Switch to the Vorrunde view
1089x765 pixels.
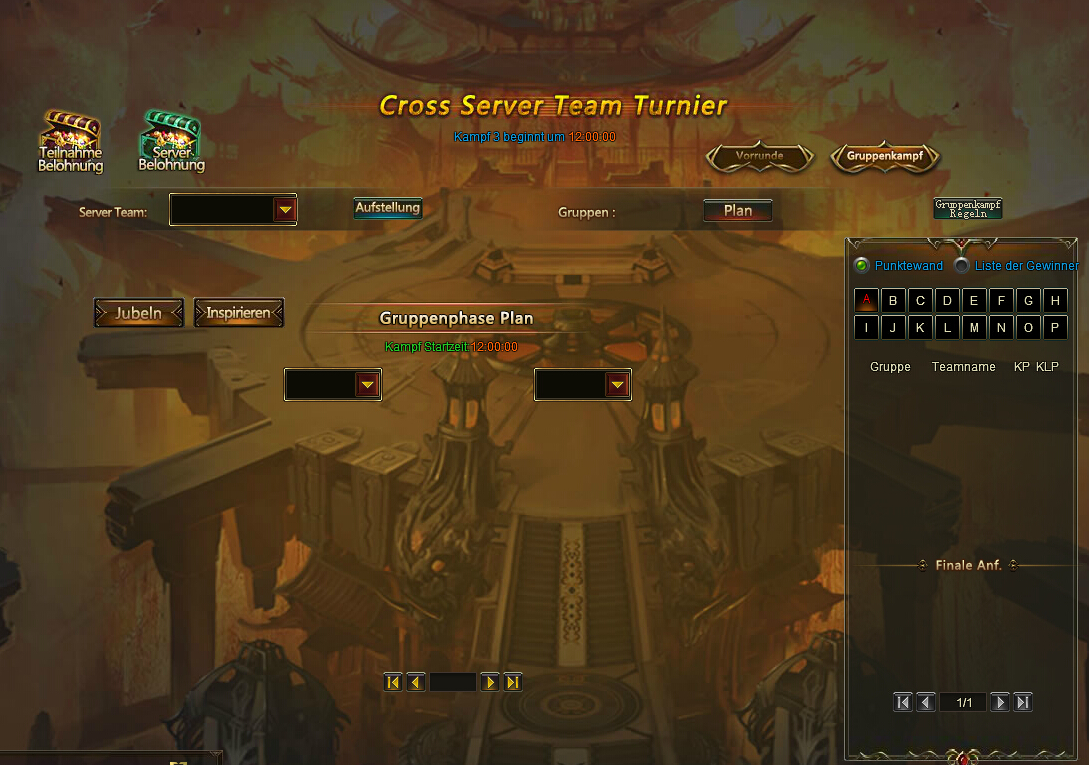pos(760,156)
